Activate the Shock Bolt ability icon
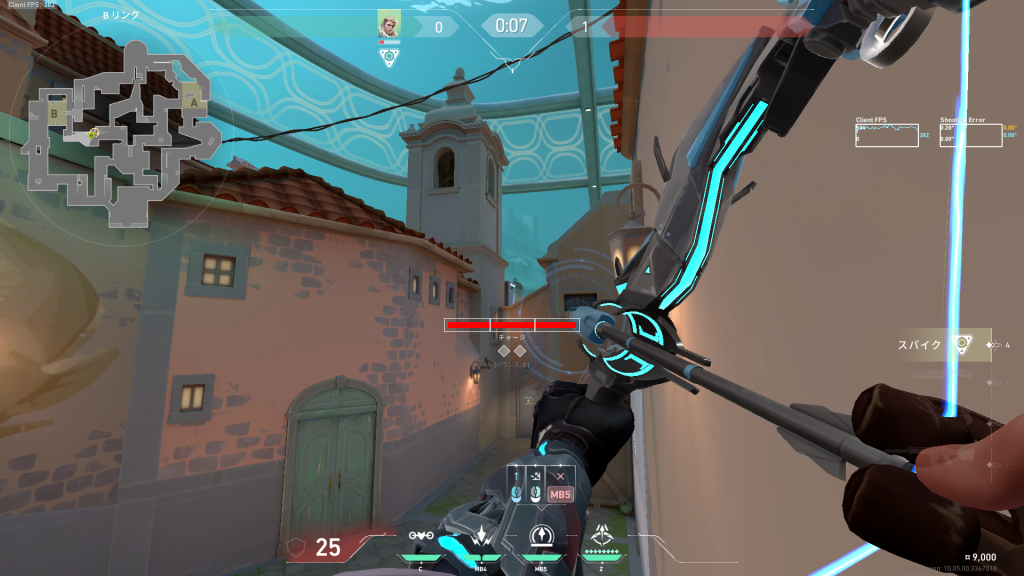The image size is (1024, 576). [x=481, y=536]
